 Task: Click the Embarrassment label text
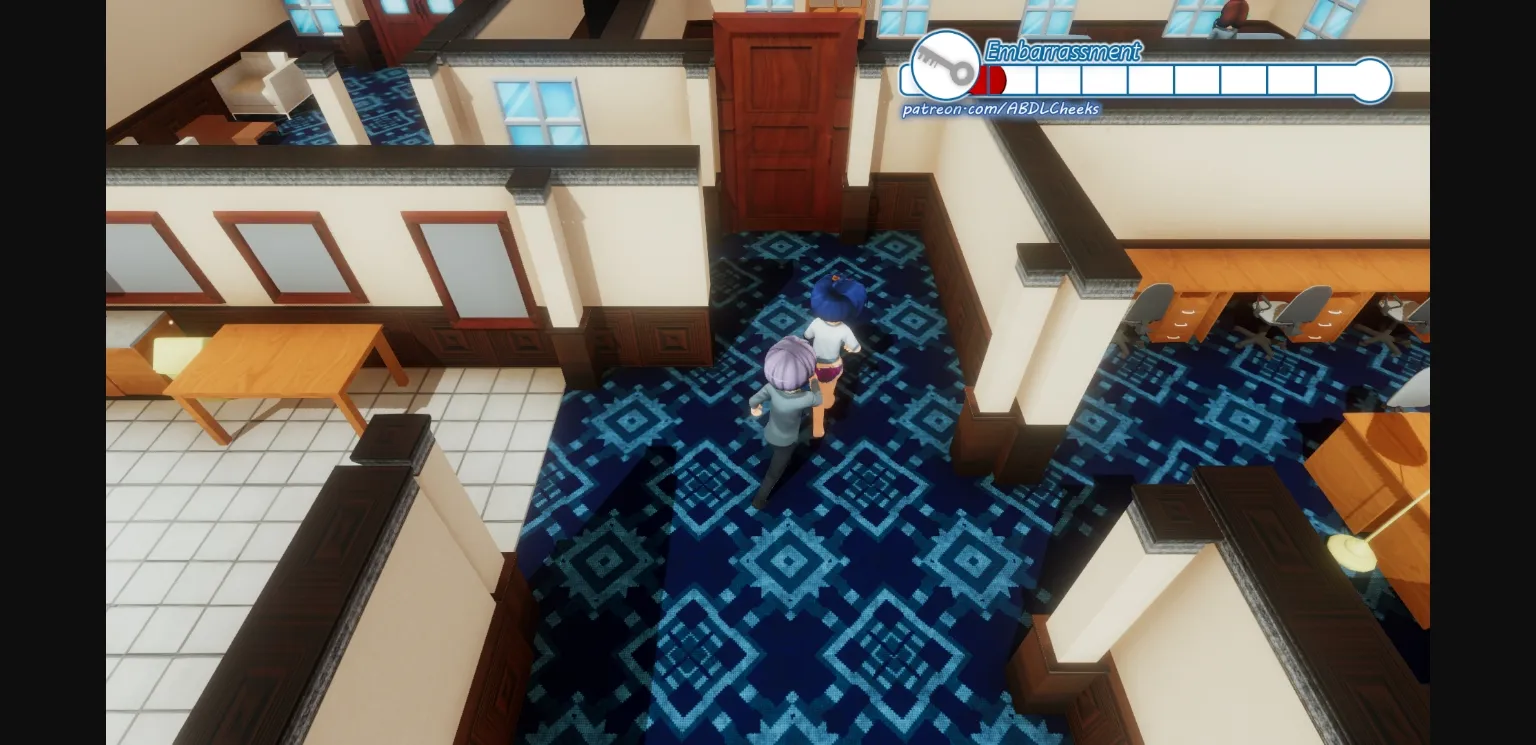coord(1062,52)
